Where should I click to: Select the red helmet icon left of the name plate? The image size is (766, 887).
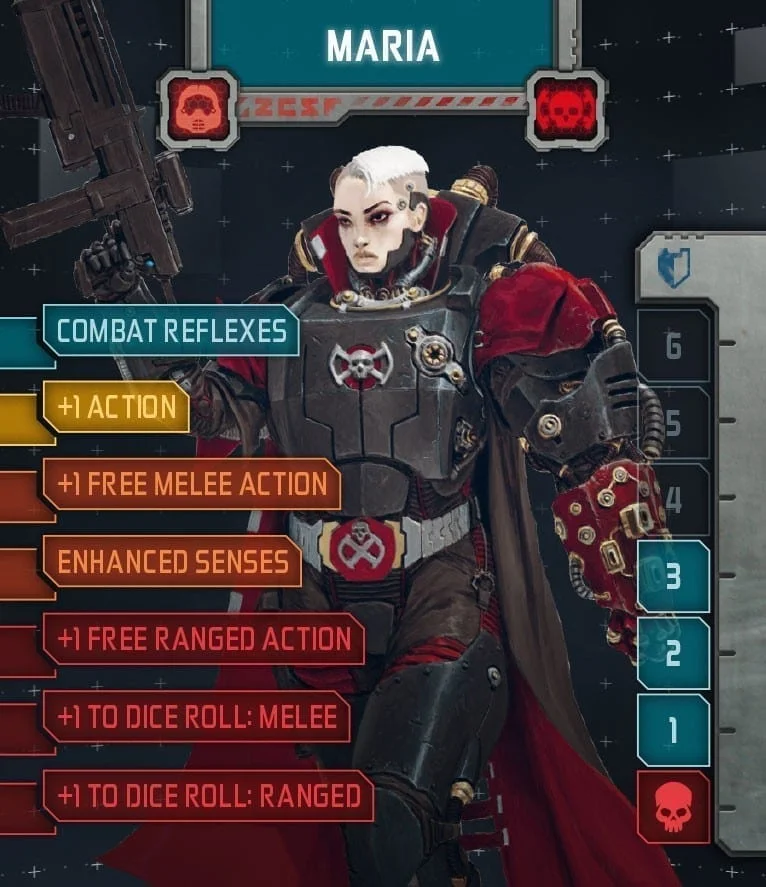[199, 108]
